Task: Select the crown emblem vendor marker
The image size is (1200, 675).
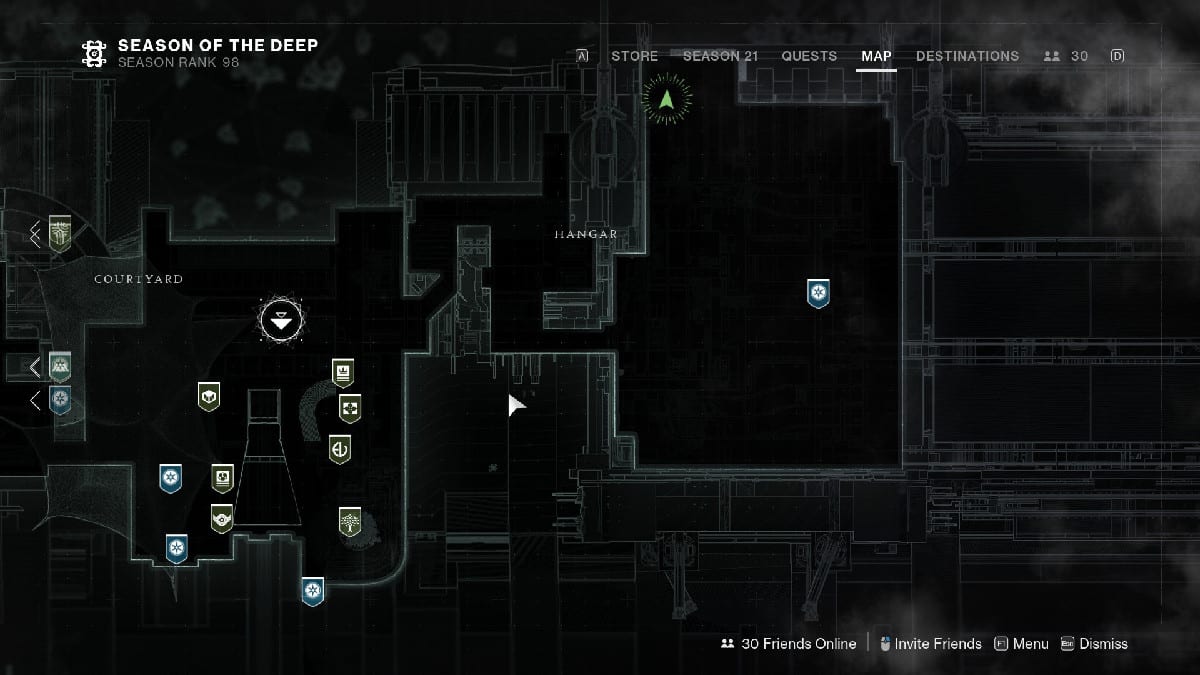Action: pyautogui.click(x=343, y=372)
